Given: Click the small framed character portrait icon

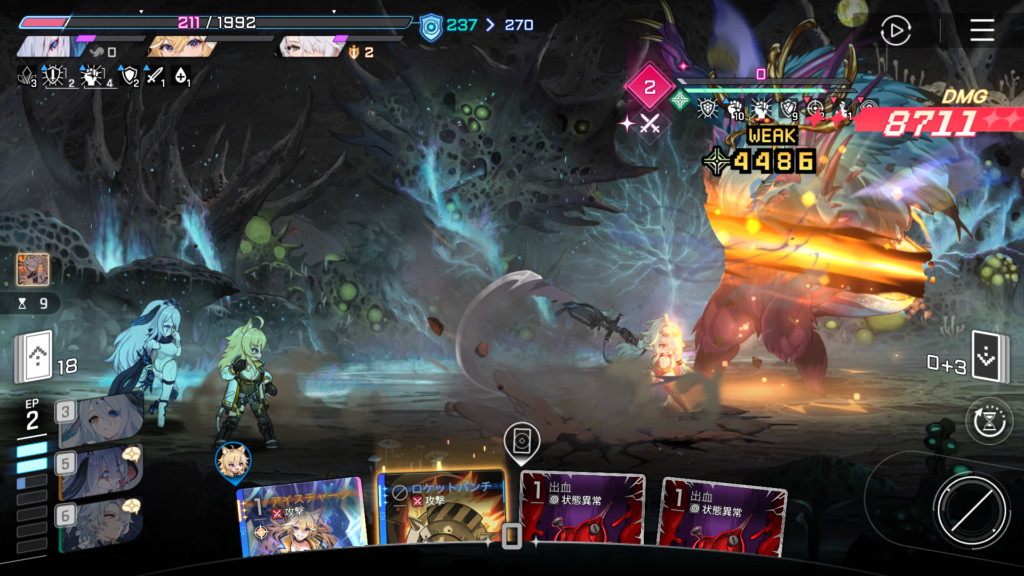Looking at the screenshot, I should pyautogui.click(x=33, y=269).
